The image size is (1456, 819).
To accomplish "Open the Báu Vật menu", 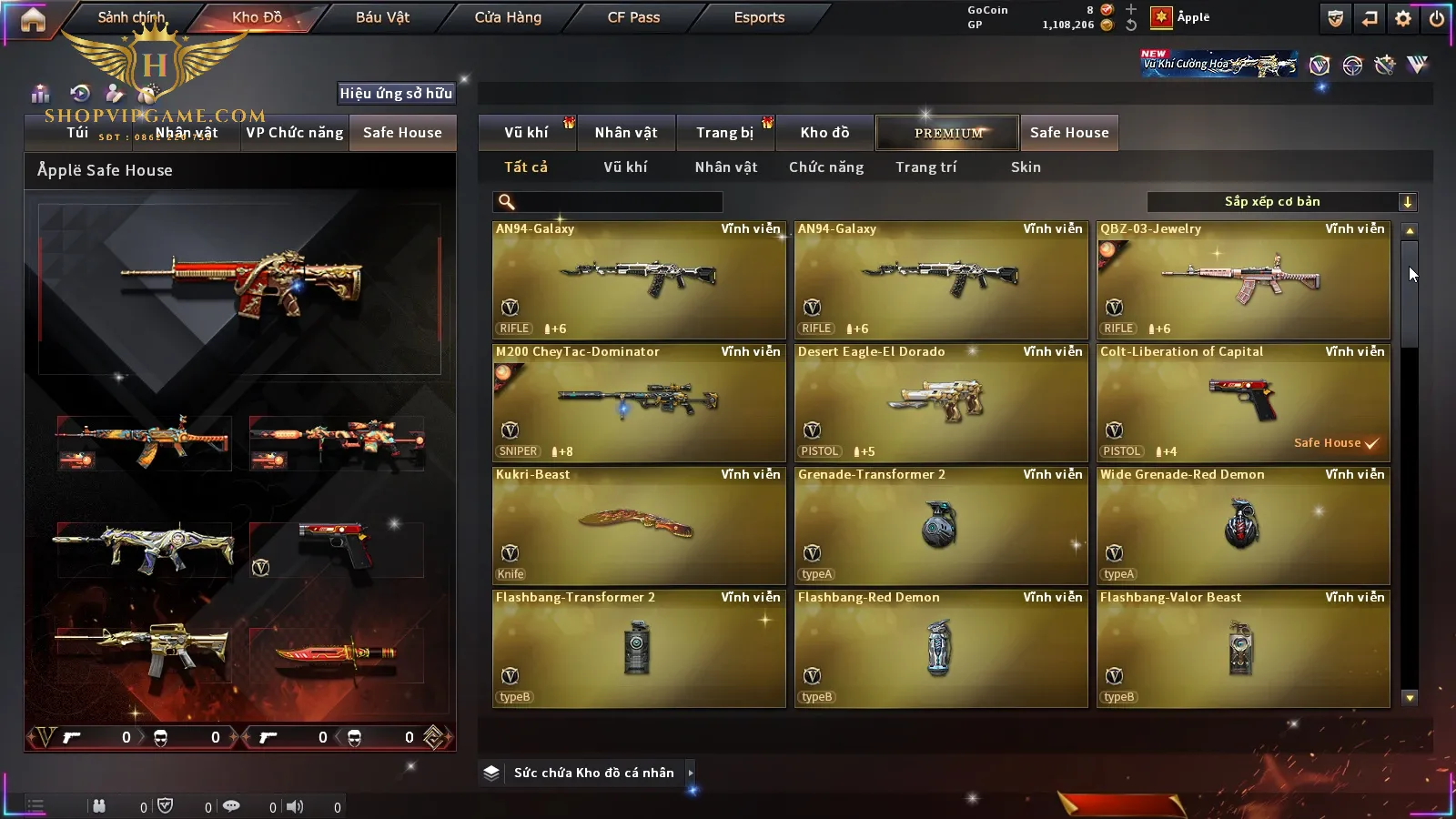I will (382, 17).
